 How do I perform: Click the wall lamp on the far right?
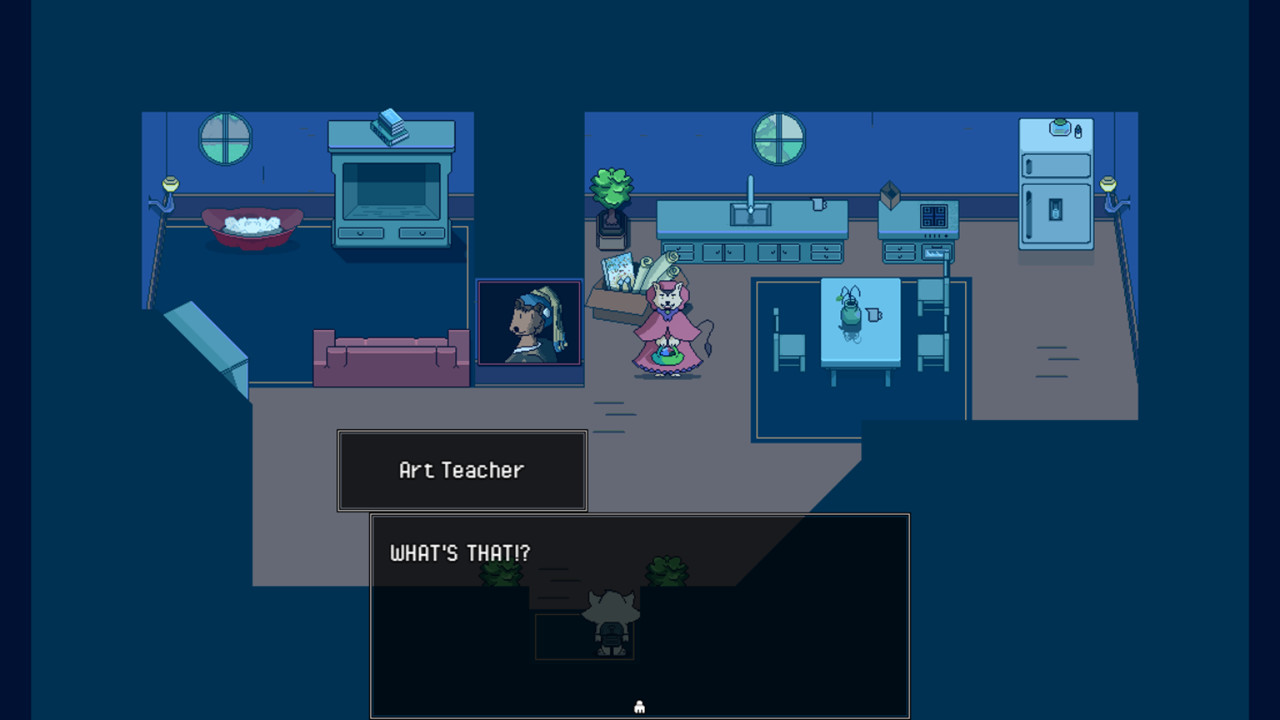pyautogui.click(x=1106, y=185)
